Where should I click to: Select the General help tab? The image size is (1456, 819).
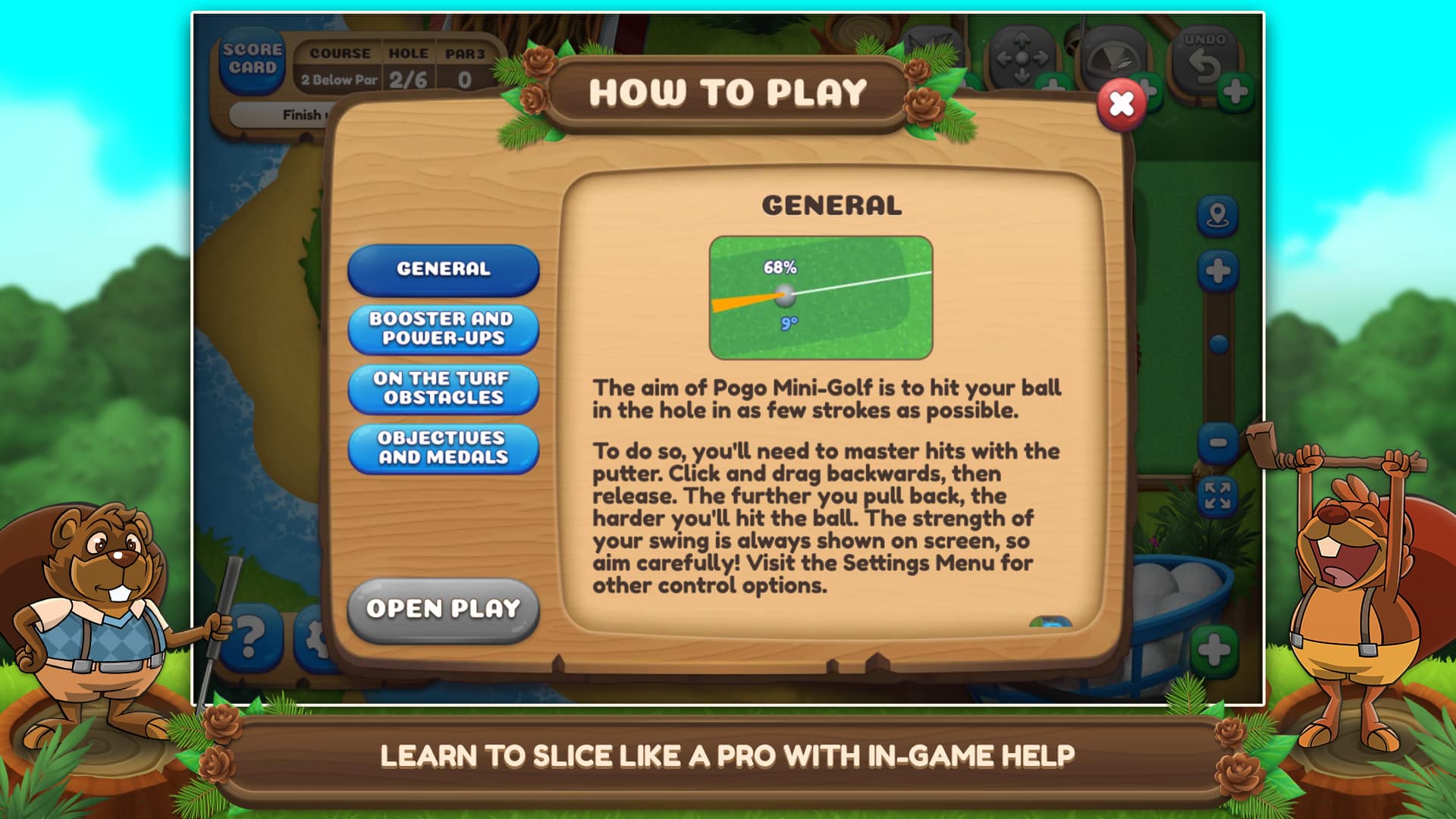pyautogui.click(x=442, y=269)
